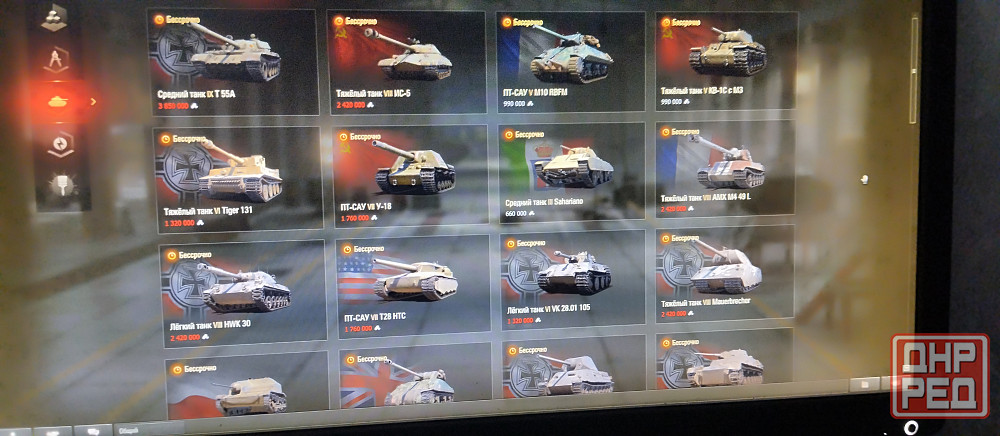Open the hexagon plus category in sidebar
1000x436 pixels.
(x=59, y=145)
